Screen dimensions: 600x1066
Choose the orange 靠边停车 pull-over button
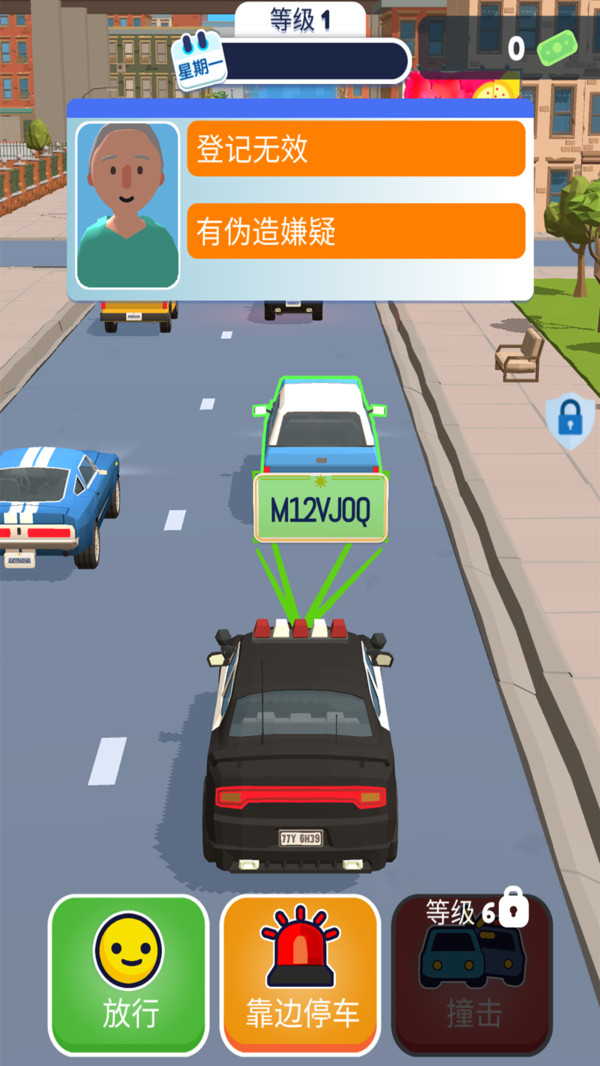[x=300, y=974]
